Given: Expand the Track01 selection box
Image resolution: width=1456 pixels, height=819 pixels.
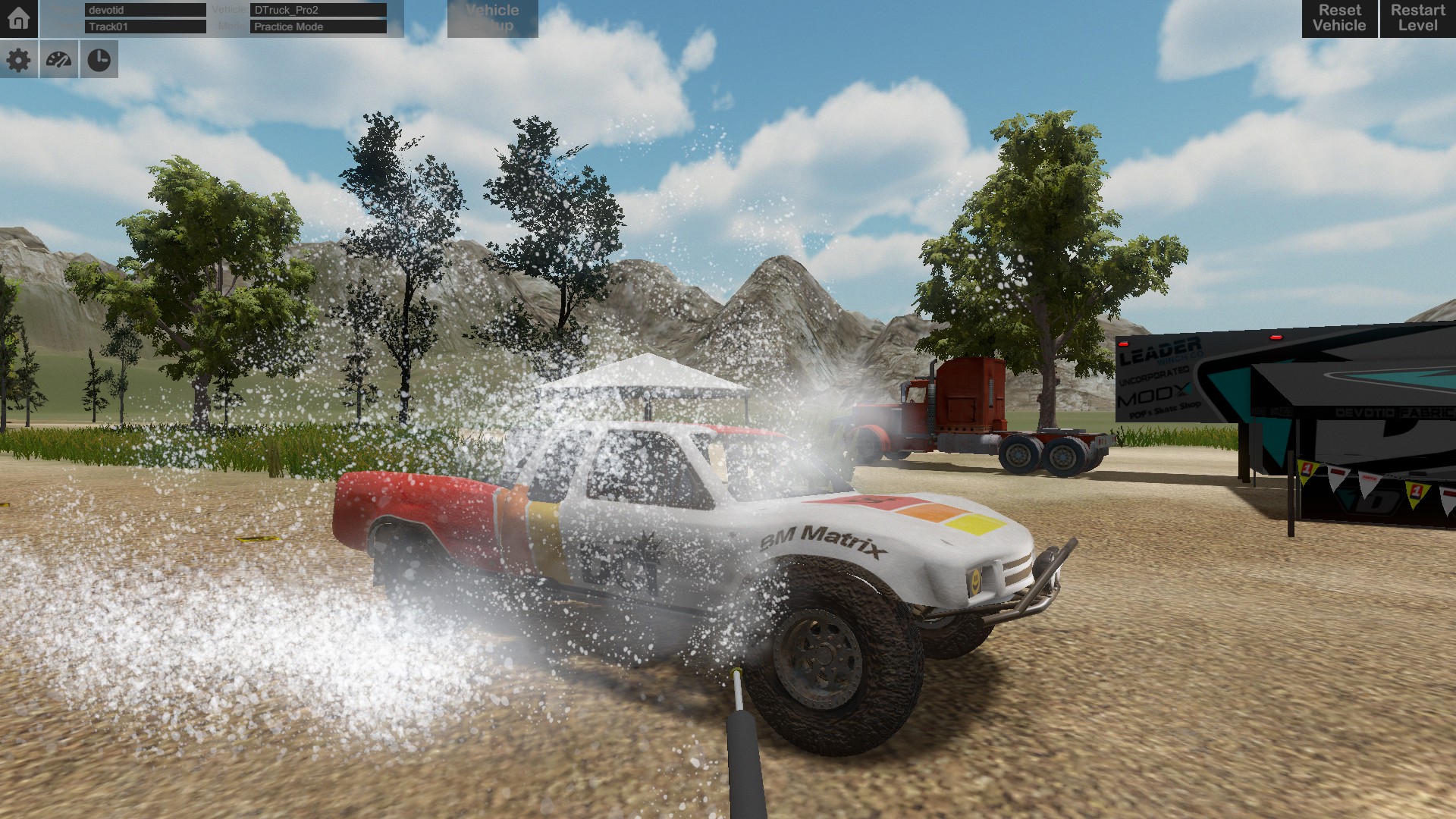Looking at the screenshot, I should (x=144, y=26).
